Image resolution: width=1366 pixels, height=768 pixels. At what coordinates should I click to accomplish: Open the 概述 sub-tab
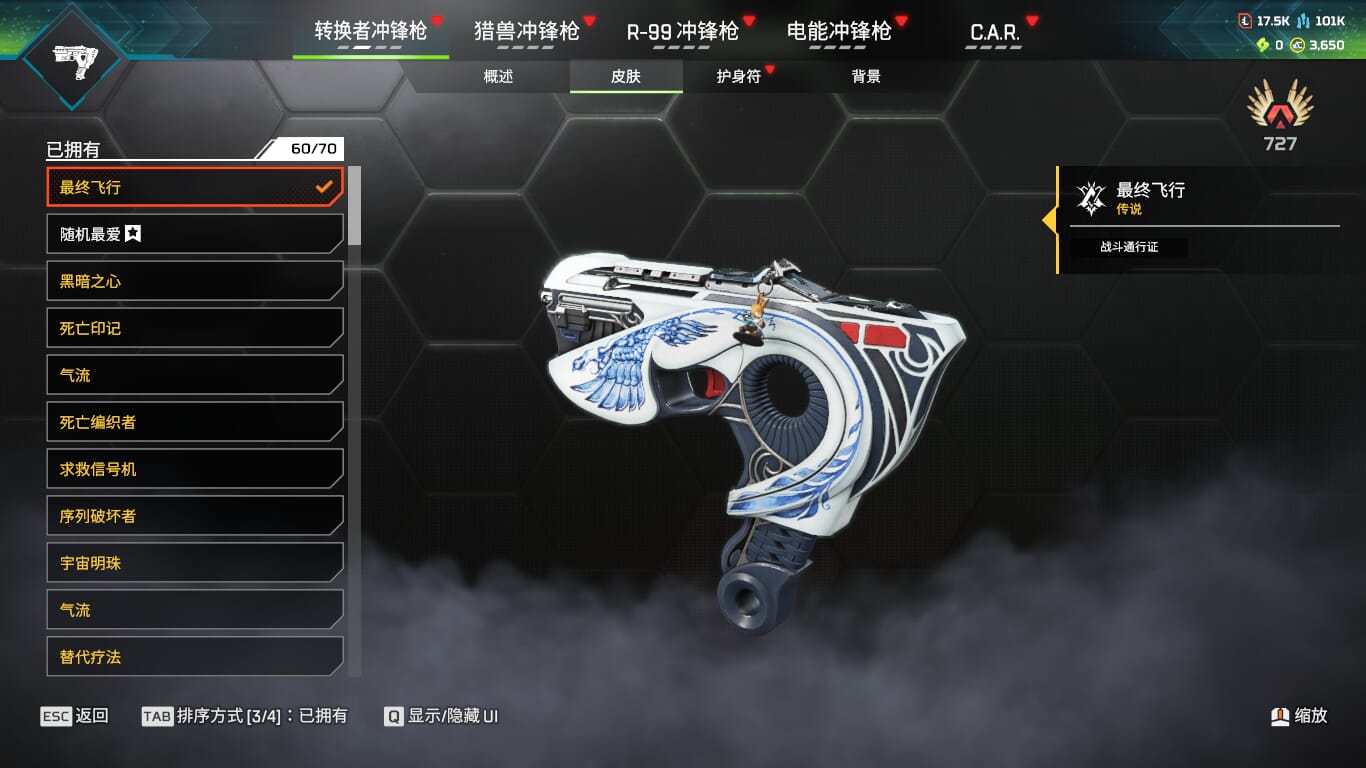pos(498,76)
